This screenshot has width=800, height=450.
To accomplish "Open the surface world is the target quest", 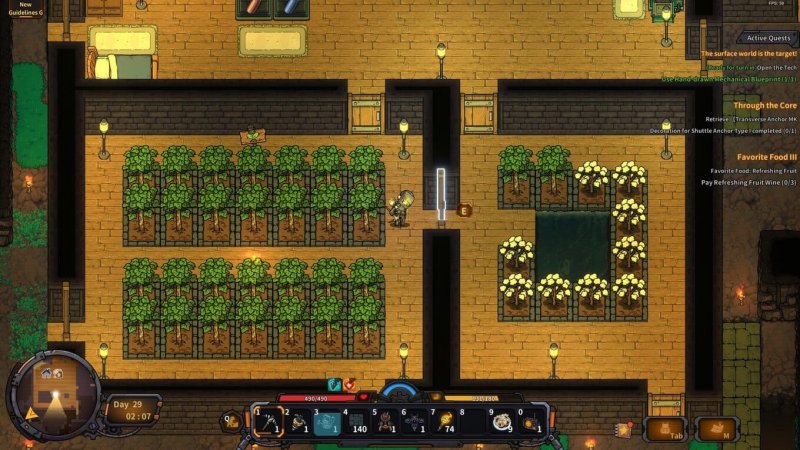I will [748, 53].
